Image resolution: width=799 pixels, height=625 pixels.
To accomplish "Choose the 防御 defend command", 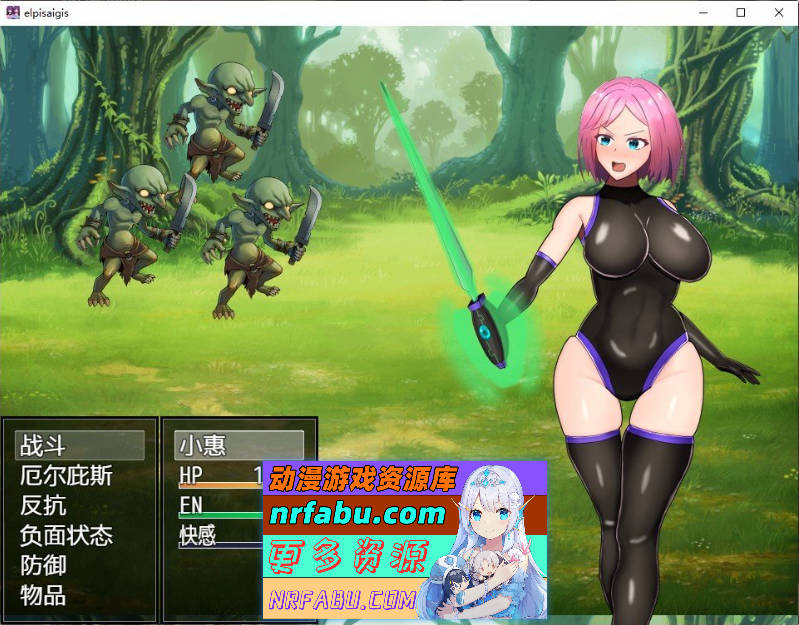I will click(x=44, y=565).
